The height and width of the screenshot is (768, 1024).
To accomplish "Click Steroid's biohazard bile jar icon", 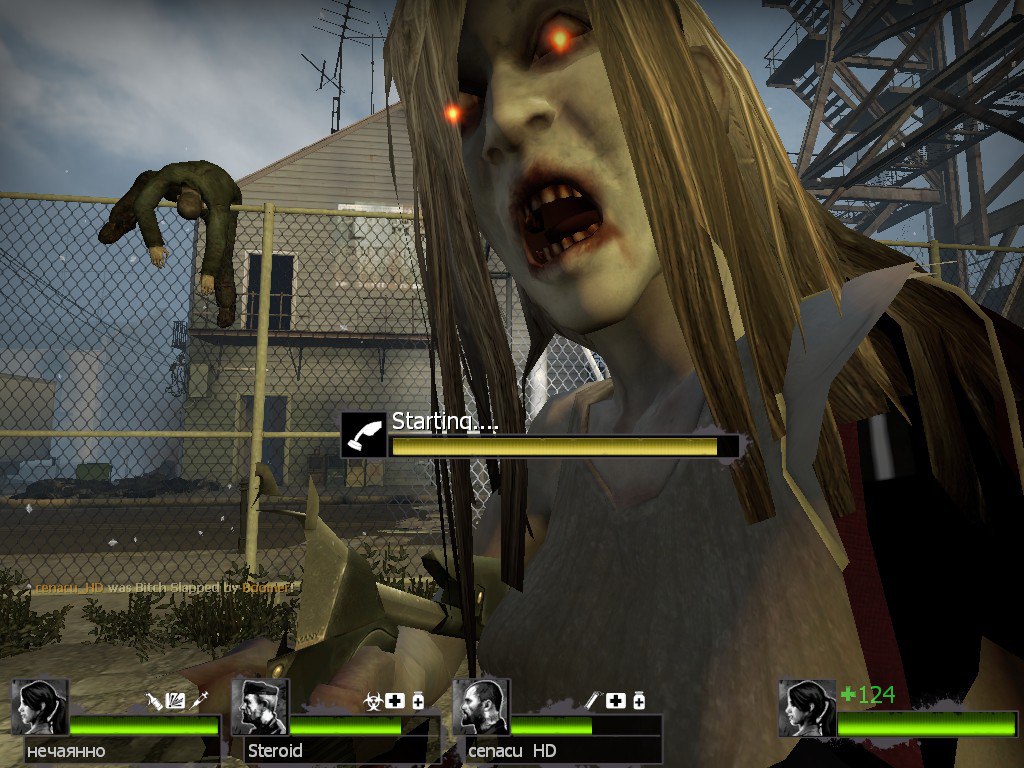I will point(374,701).
